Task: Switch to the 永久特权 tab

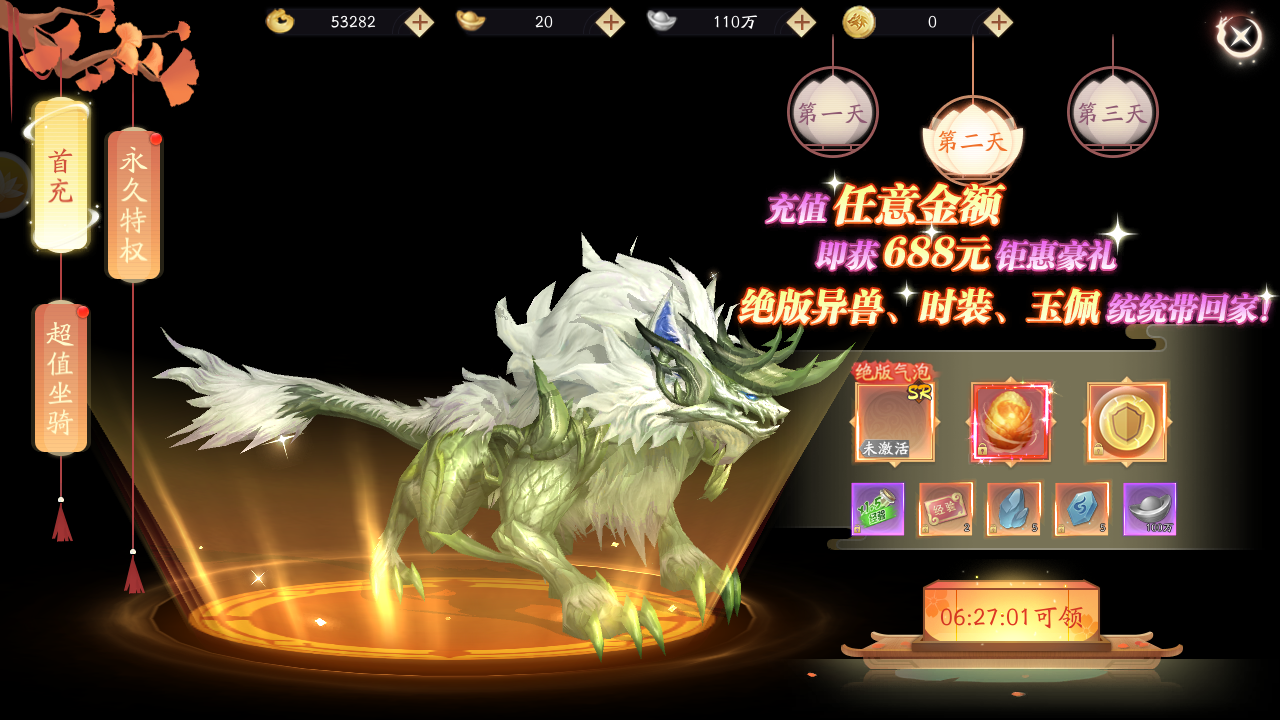Action: coord(133,205)
